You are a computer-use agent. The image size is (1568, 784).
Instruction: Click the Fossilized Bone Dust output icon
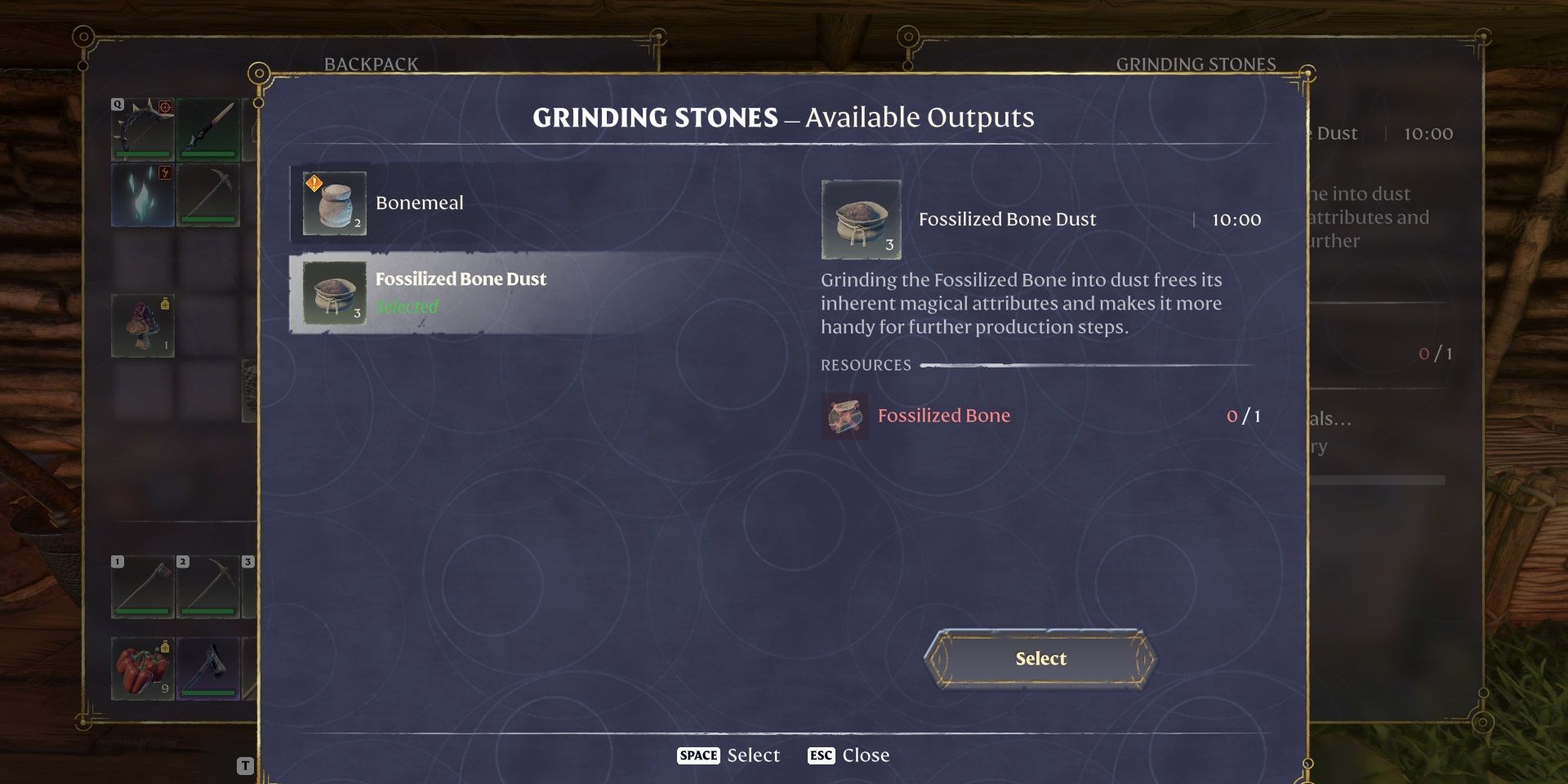861,219
